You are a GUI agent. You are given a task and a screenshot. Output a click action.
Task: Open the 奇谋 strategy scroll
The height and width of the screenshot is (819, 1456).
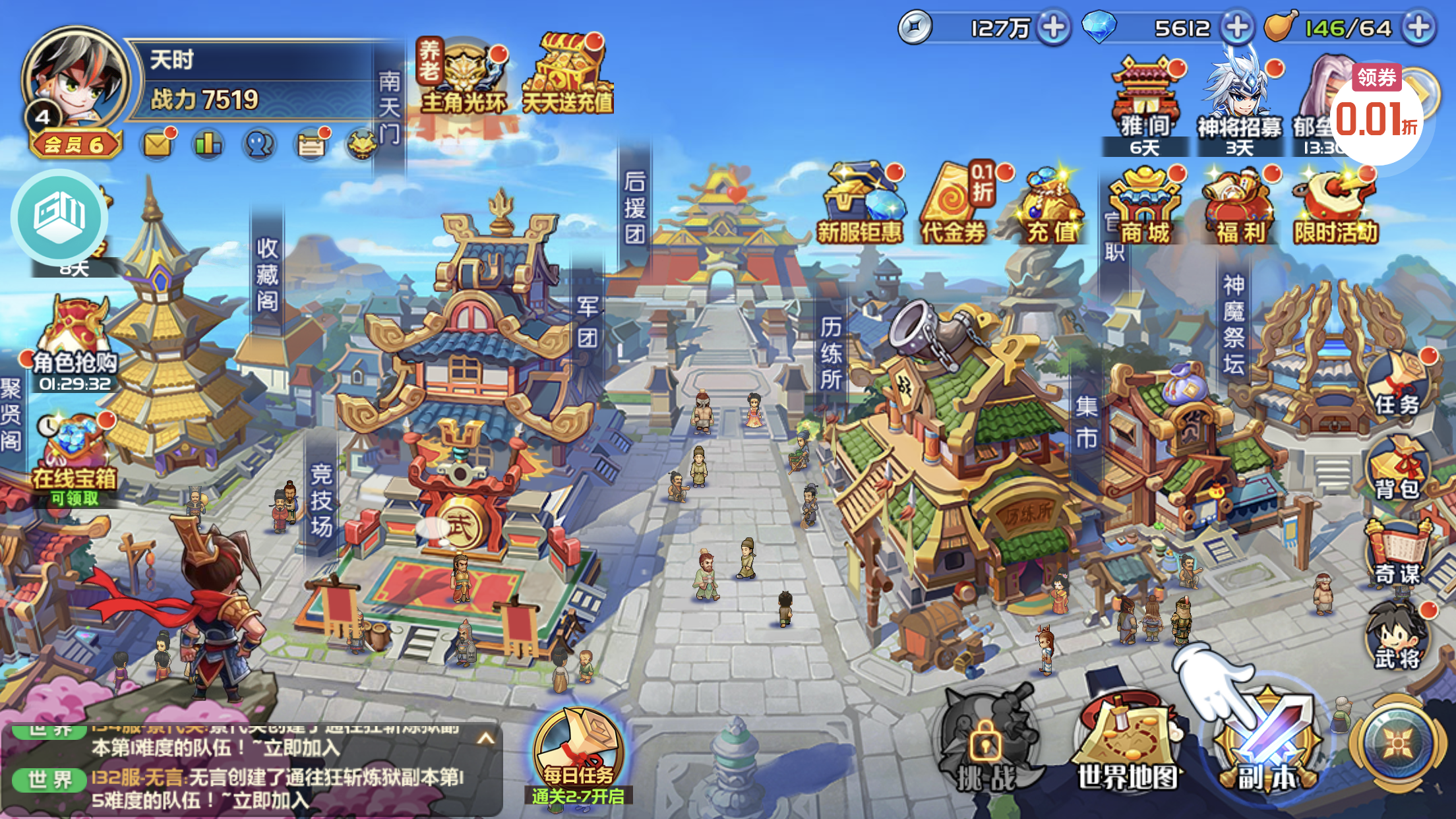tap(1397, 554)
